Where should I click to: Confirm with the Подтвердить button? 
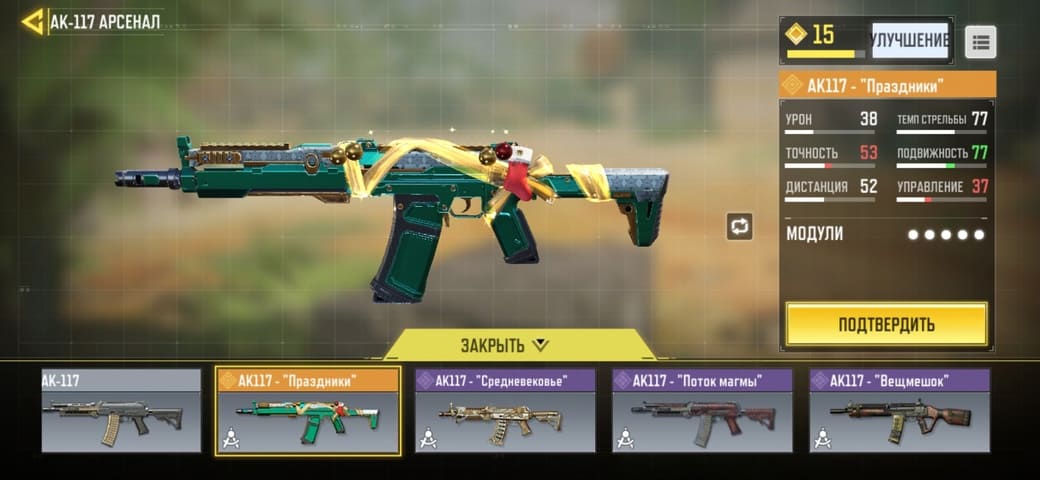886,324
